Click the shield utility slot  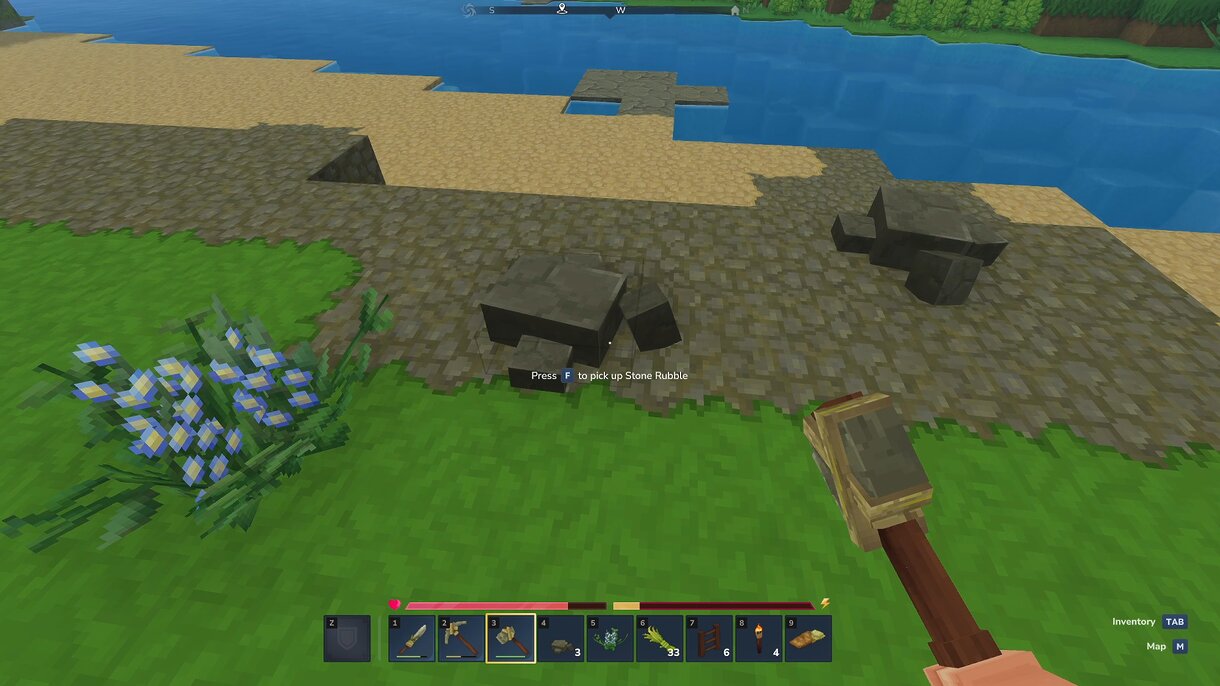pyautogui.click(x=347, y=638)
